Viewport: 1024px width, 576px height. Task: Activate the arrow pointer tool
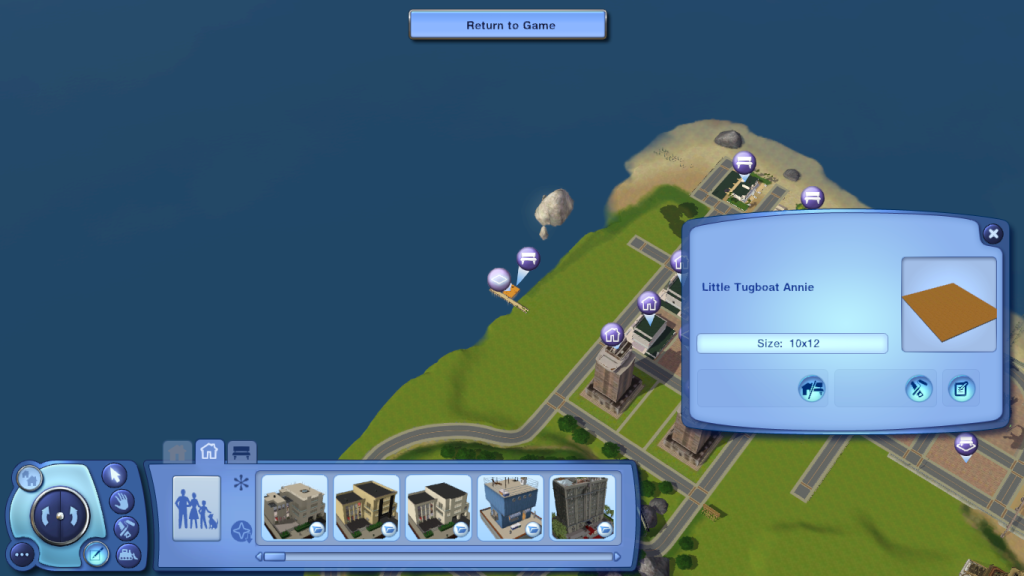115,473
